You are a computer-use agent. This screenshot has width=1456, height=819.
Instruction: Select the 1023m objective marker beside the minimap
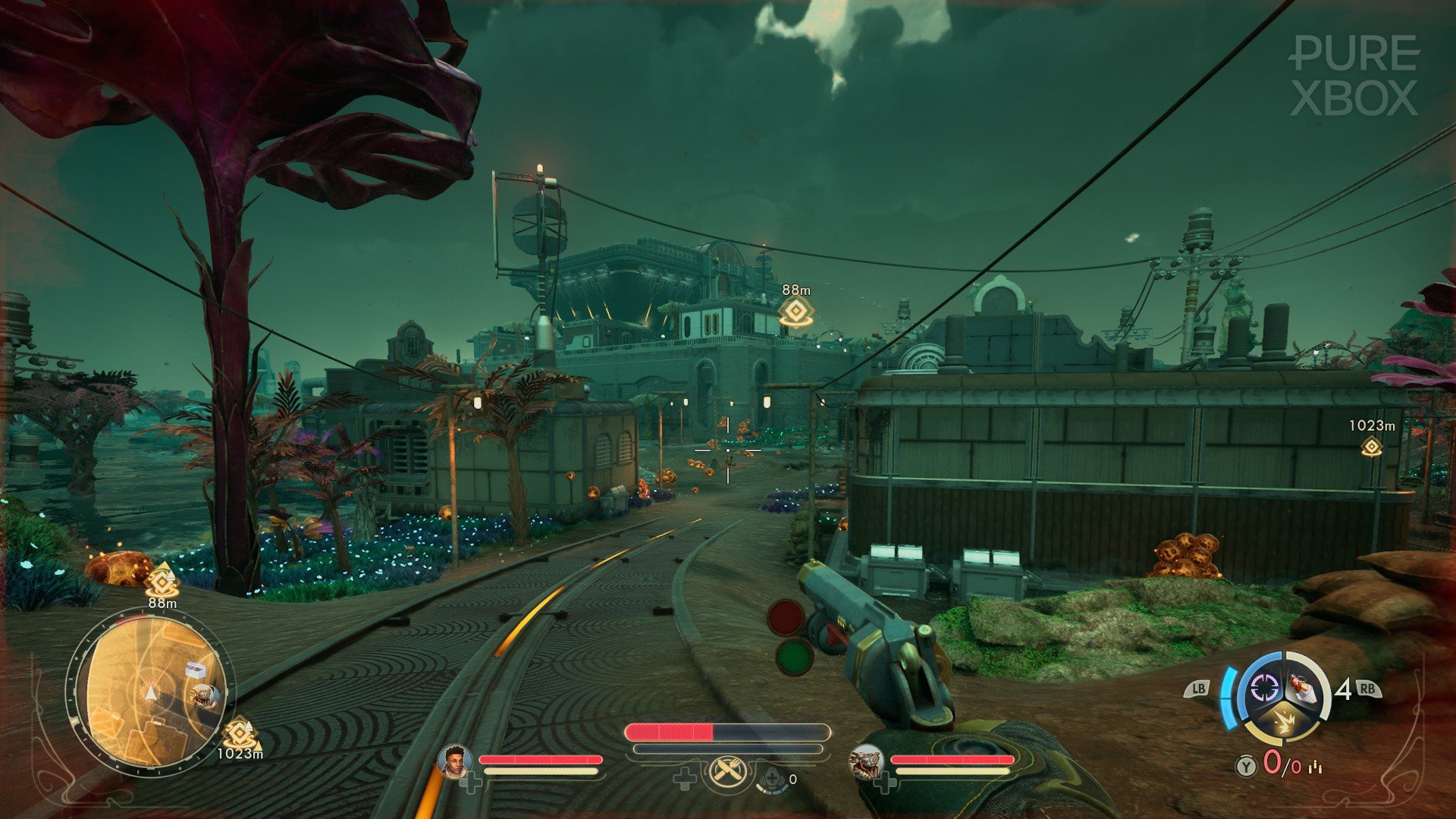tap(239, 733)
